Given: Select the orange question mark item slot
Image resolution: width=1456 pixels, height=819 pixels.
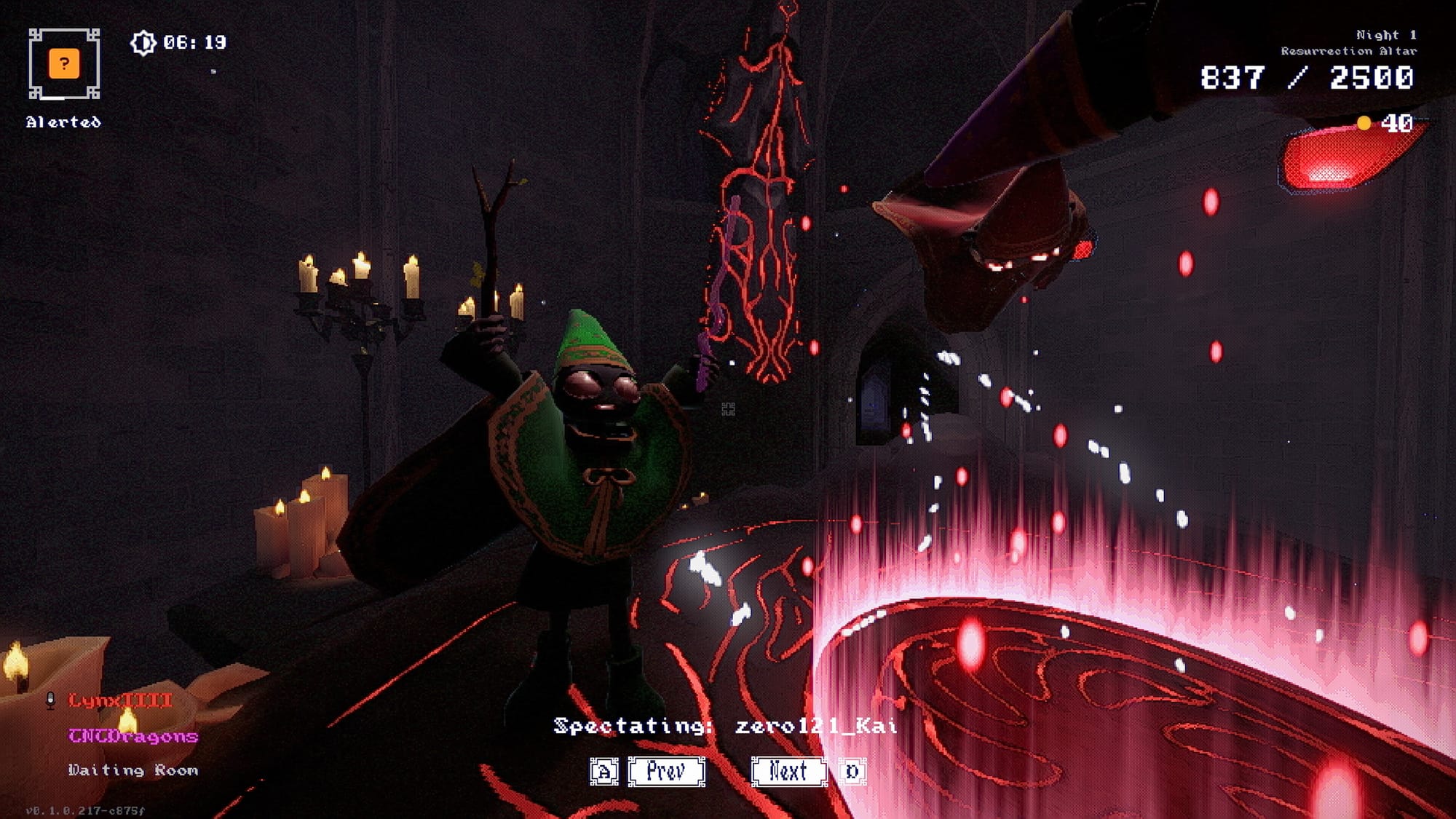Looking at the screenshot, I should click(64, 64).
